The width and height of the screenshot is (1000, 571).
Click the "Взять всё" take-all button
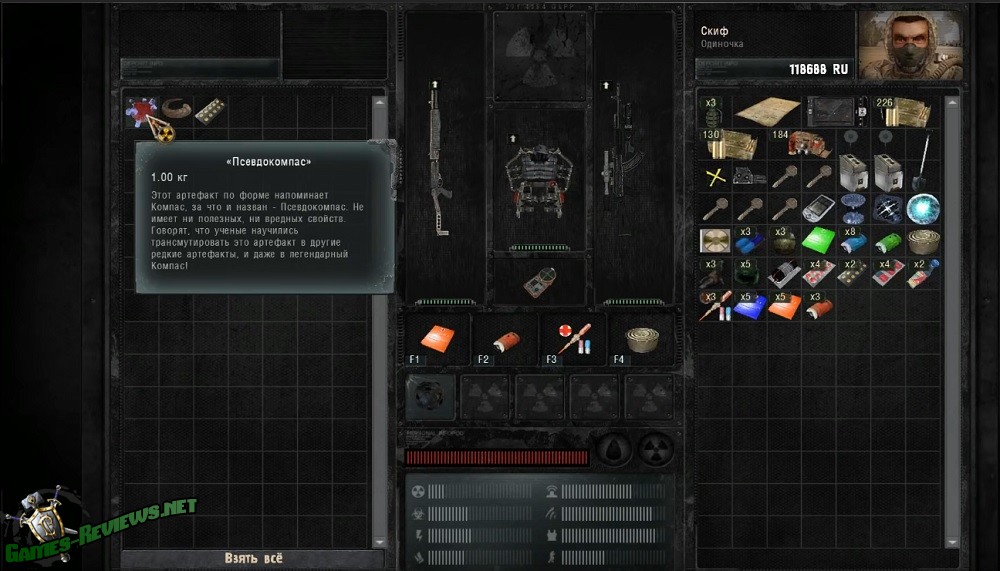(x=253, y=558)
